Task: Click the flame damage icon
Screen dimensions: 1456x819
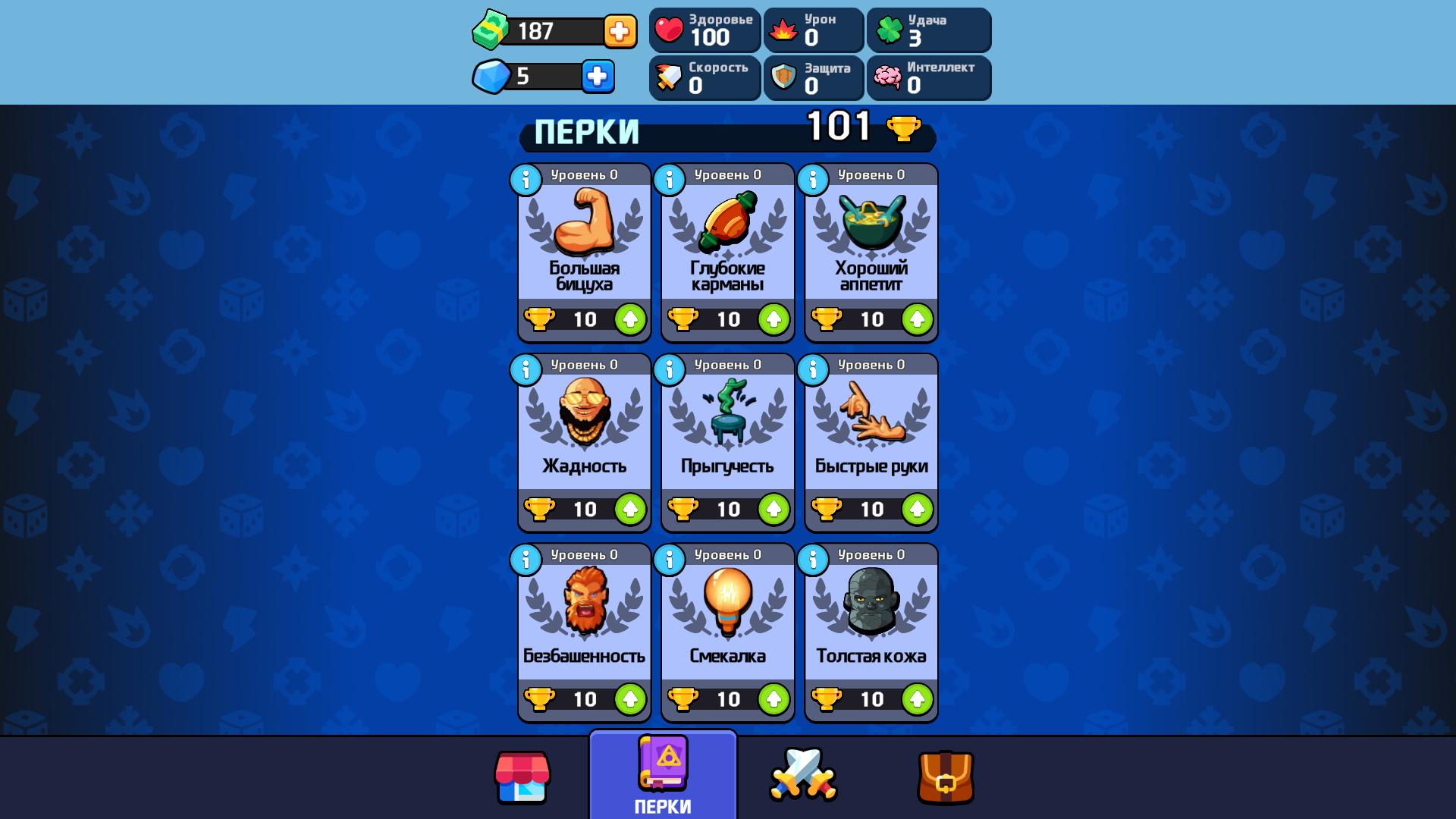Action: pos(782,30)
